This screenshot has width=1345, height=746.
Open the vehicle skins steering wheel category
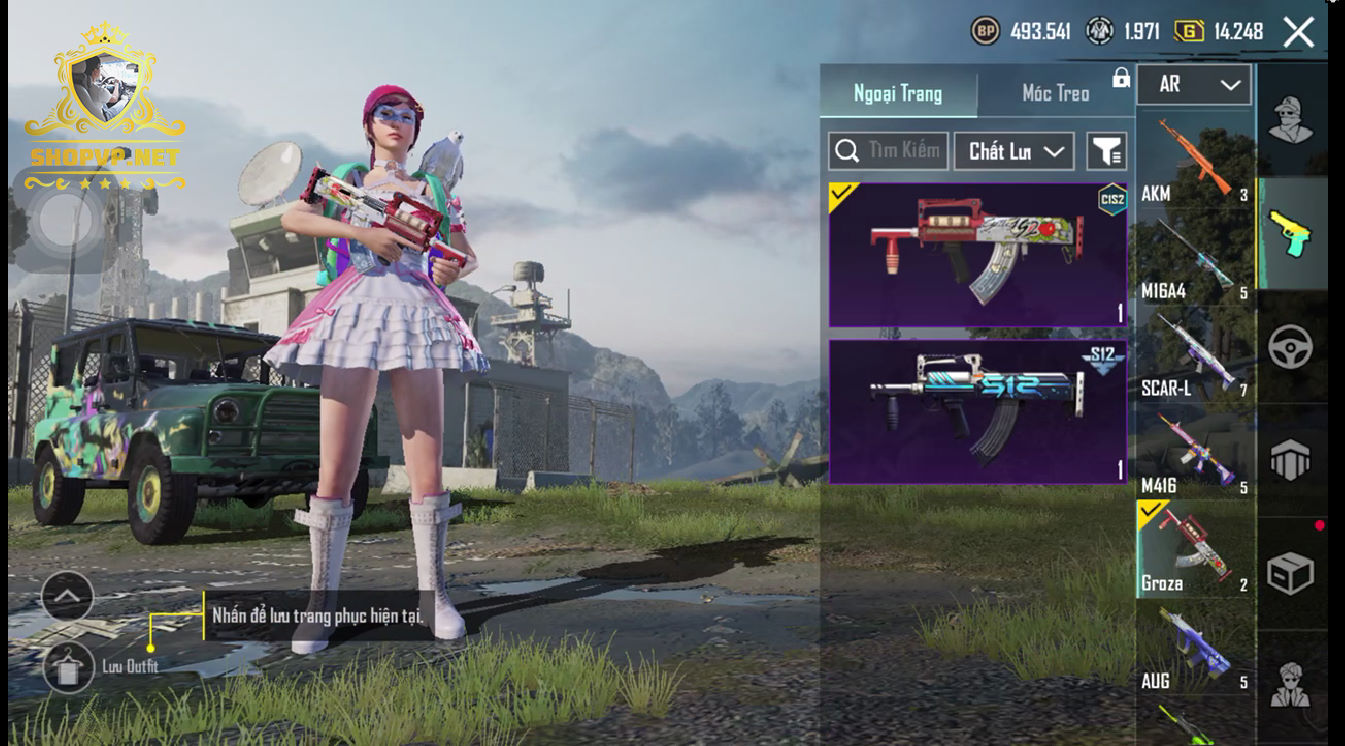coord(1291,347)
